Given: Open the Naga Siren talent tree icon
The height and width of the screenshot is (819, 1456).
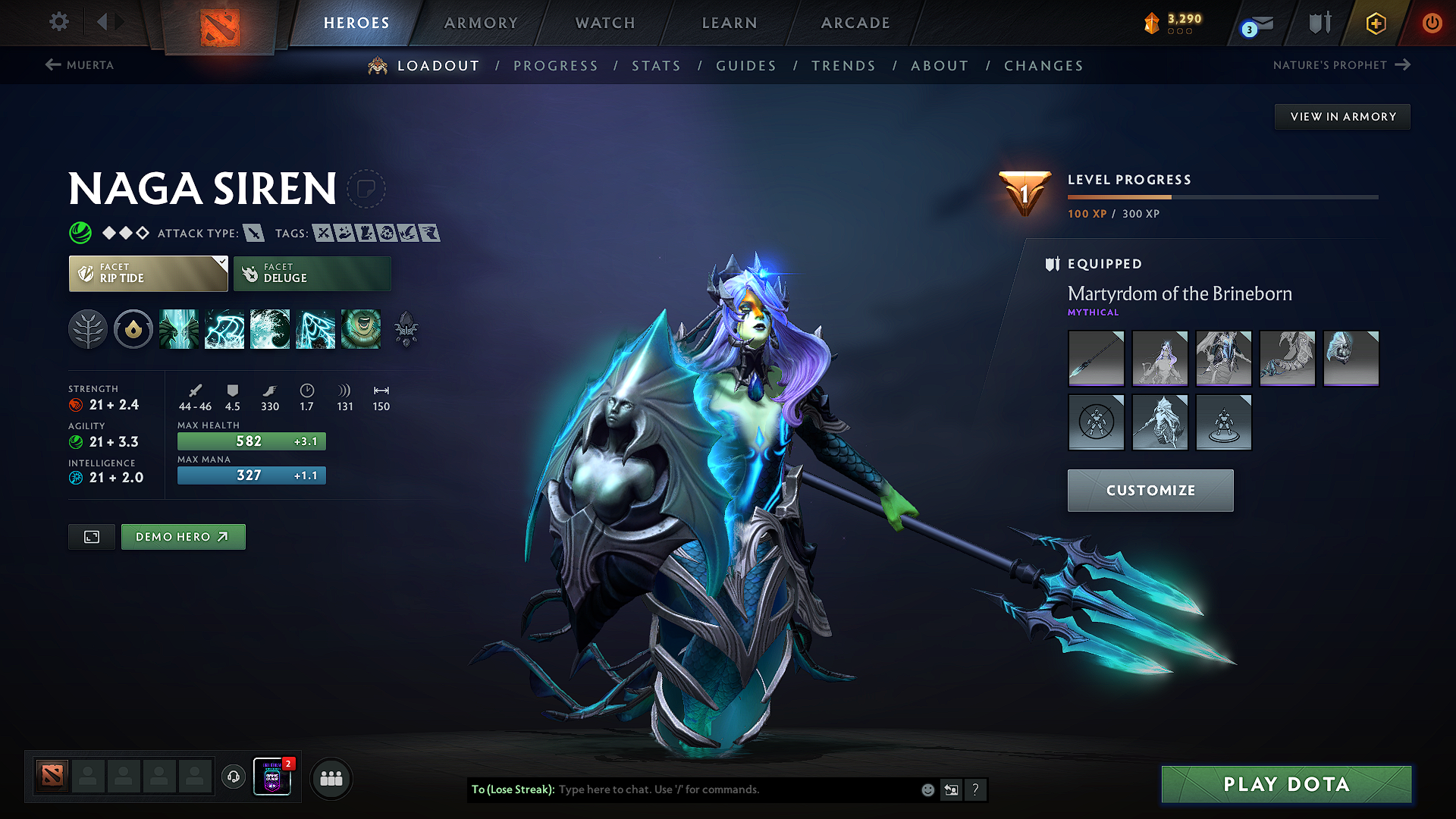Looking at the screenshot, I should tap(88, 329).
